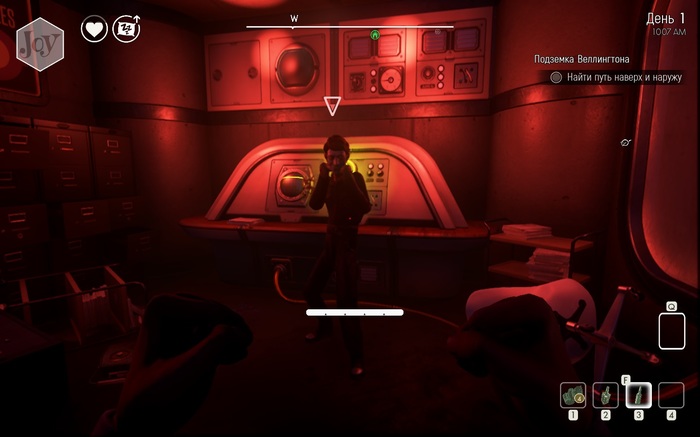This screenshot has height=437, width=700.
Task: Choose the item in hotbar slot 2
Action: click(605, 396)
